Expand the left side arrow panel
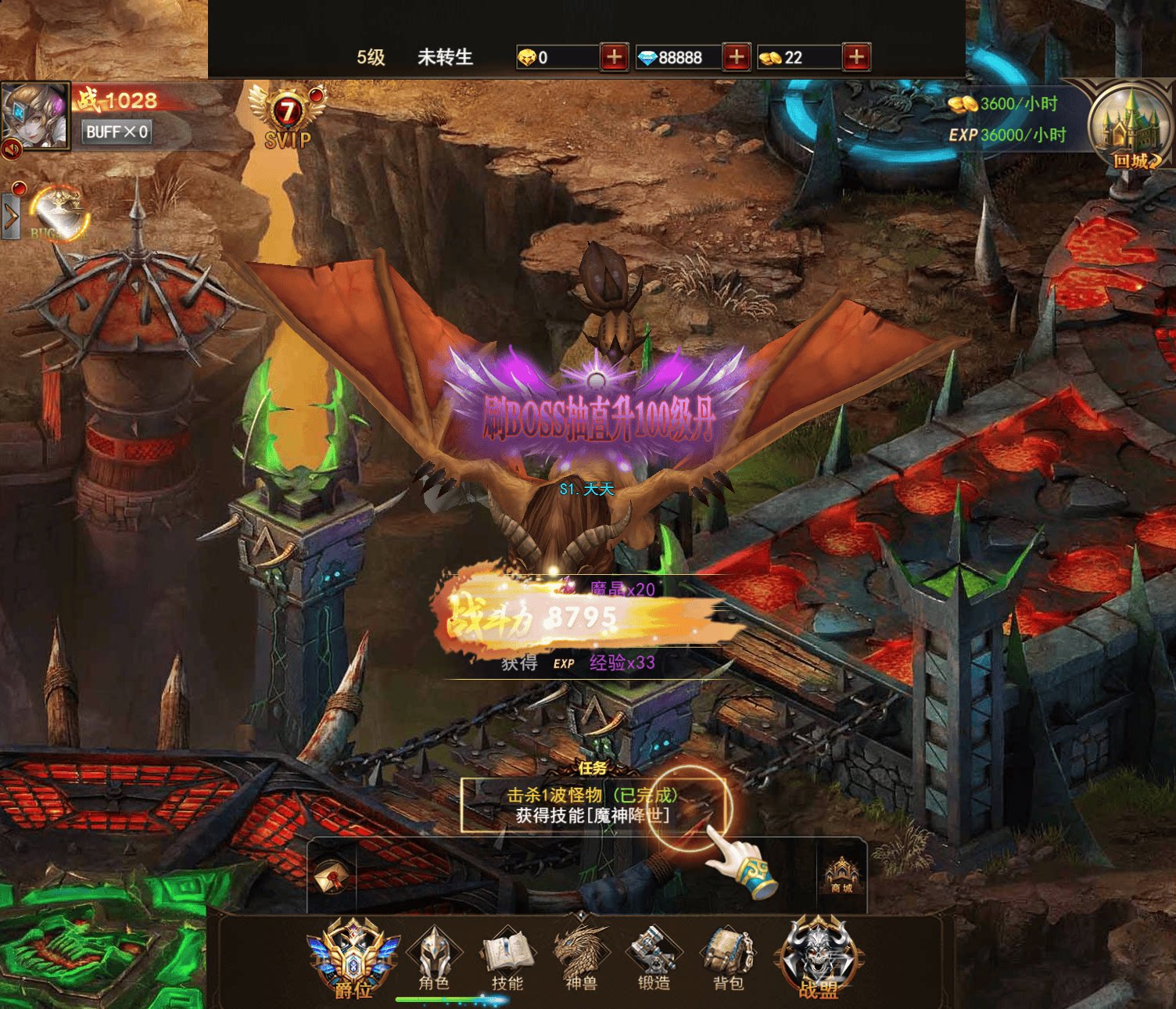The height and width of the screenshot is (1009, 1176). click(x=10, y=217)
